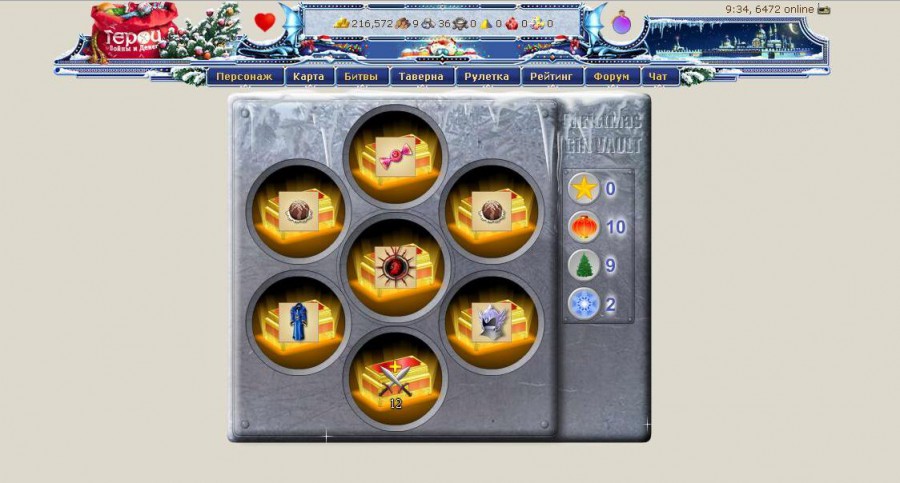Select the blue snowflake counter icon
The image size is (900, 483).
pos(583,304)
